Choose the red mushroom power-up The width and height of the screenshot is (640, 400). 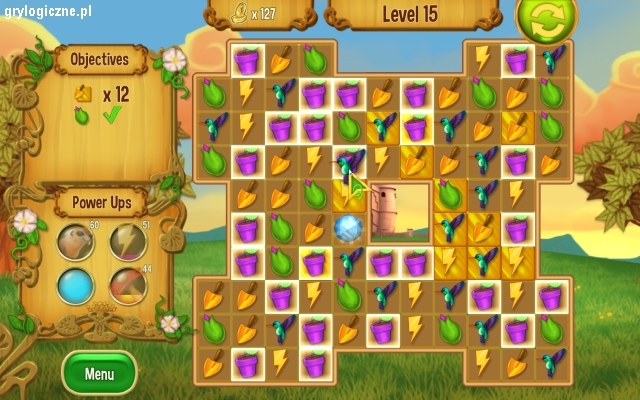(127, 287)
